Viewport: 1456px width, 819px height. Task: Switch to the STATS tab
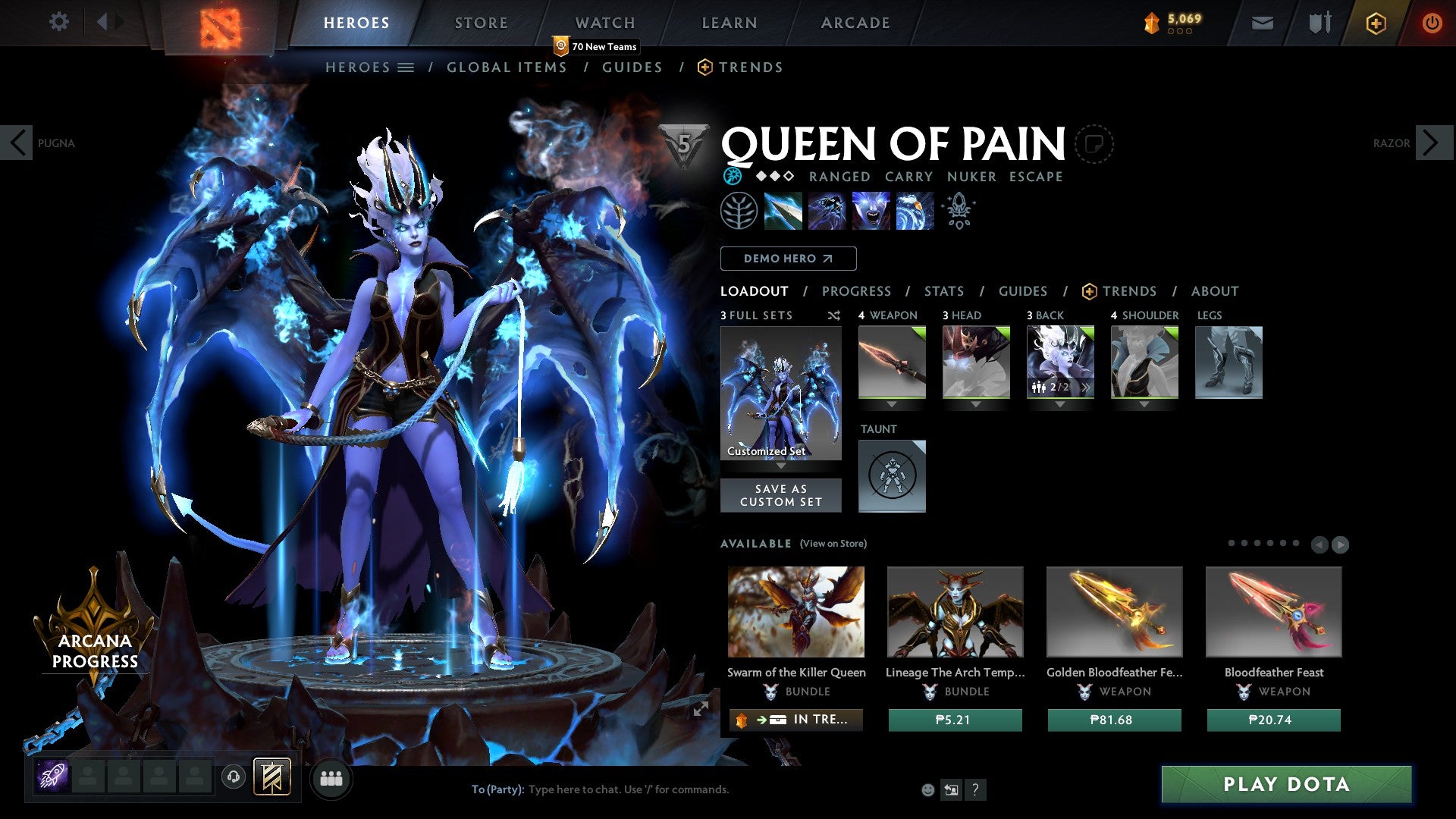coord(943,291)
